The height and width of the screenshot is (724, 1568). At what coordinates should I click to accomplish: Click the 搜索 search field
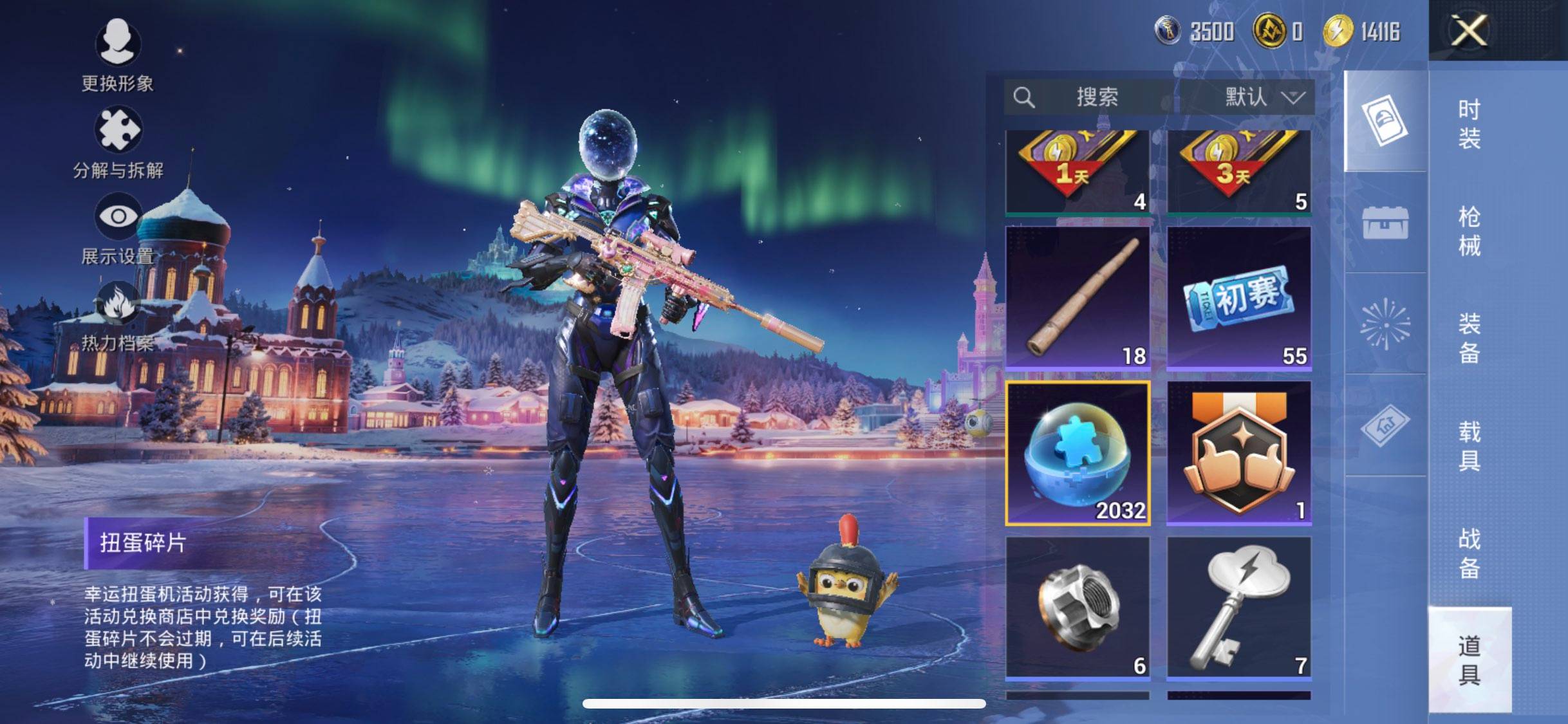coord(1096,97)
